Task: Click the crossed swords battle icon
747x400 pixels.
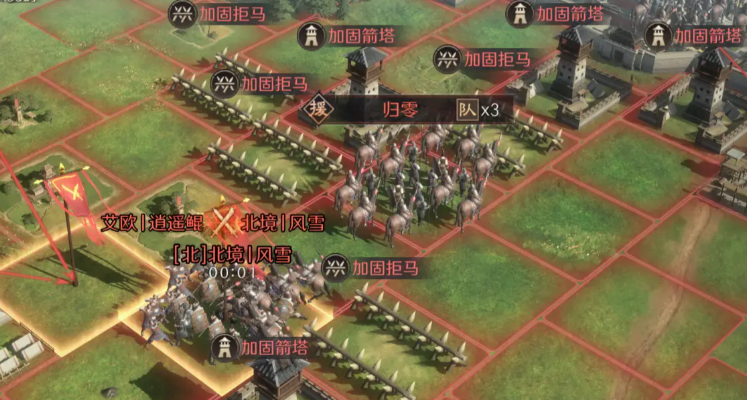Action: click(228, 222)
